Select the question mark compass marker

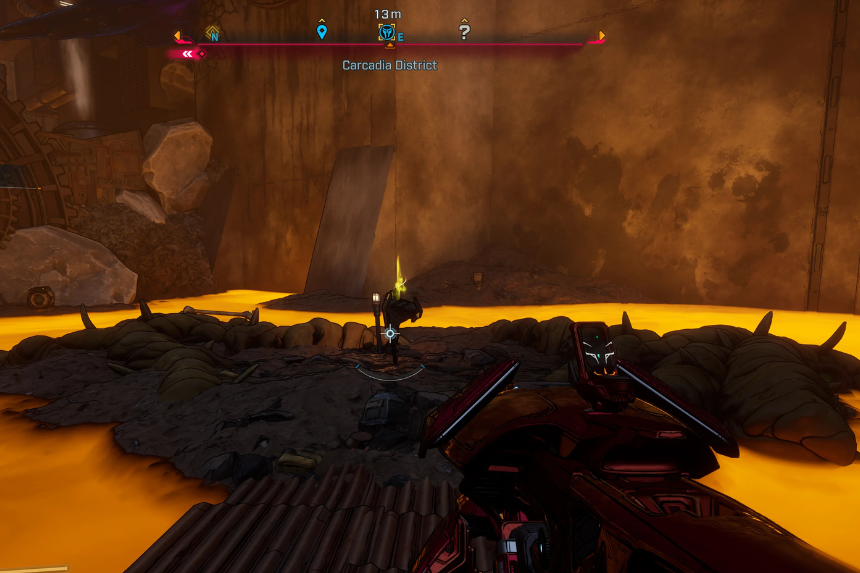(x=464, y=32)
